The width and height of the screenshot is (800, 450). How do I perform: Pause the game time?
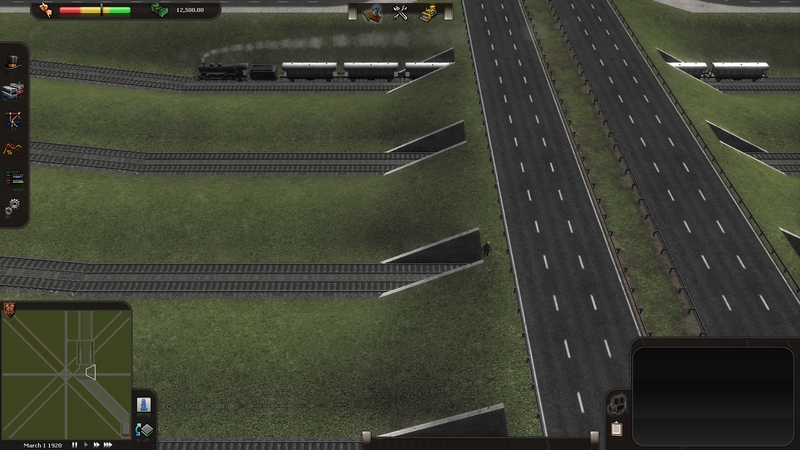pyautogui.click(x=74, y=444)
